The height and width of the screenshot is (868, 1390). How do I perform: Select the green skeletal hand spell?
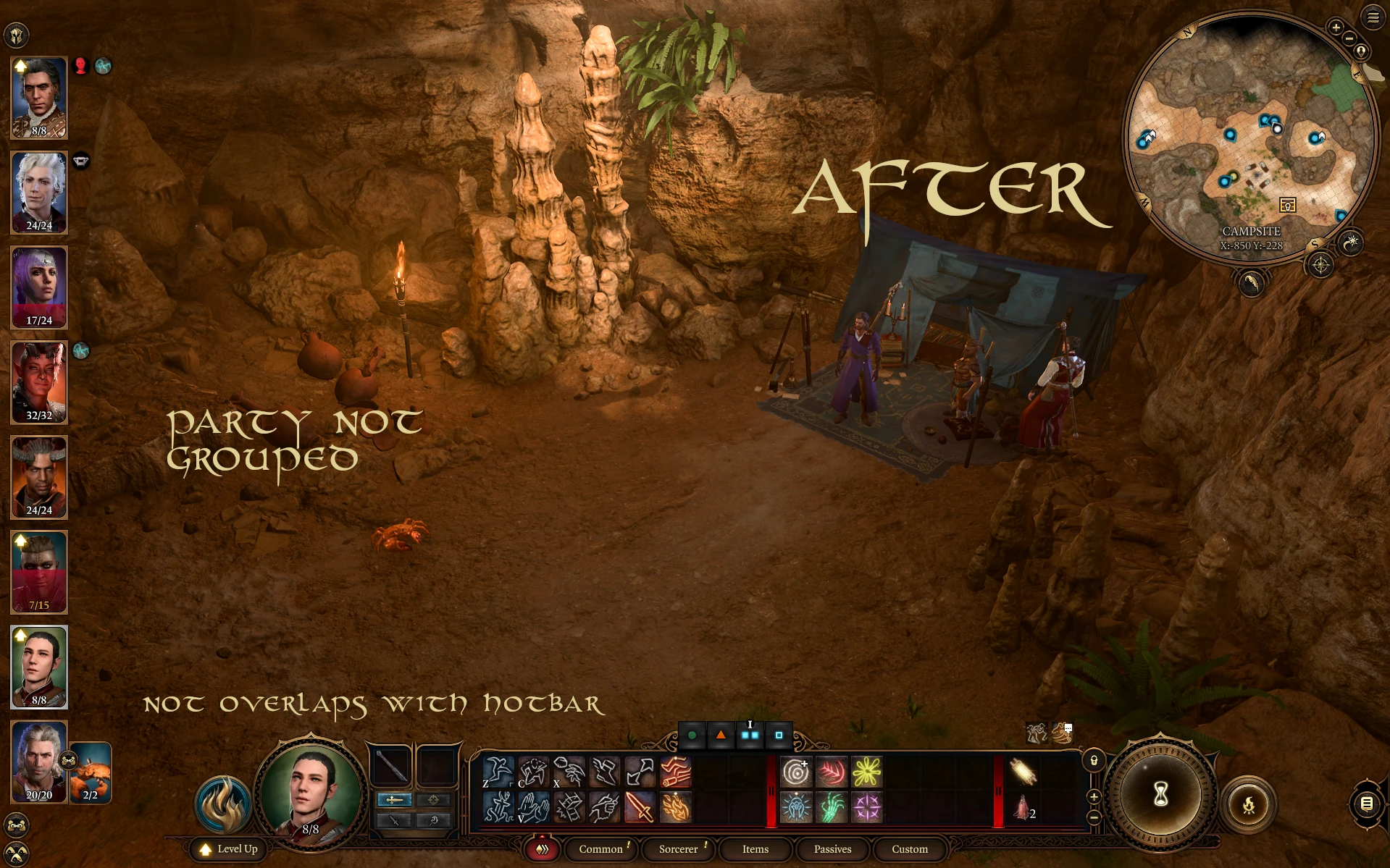[x=831, y=807]
